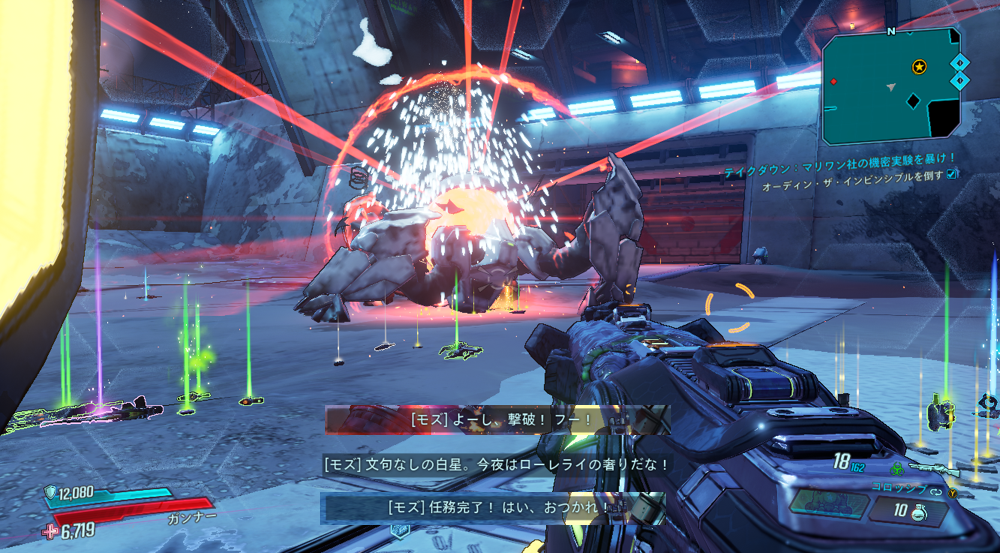This screenshot has width=1000, height=553.
Task: Click the gold star marker on minimap
Action: coord(919,67)
